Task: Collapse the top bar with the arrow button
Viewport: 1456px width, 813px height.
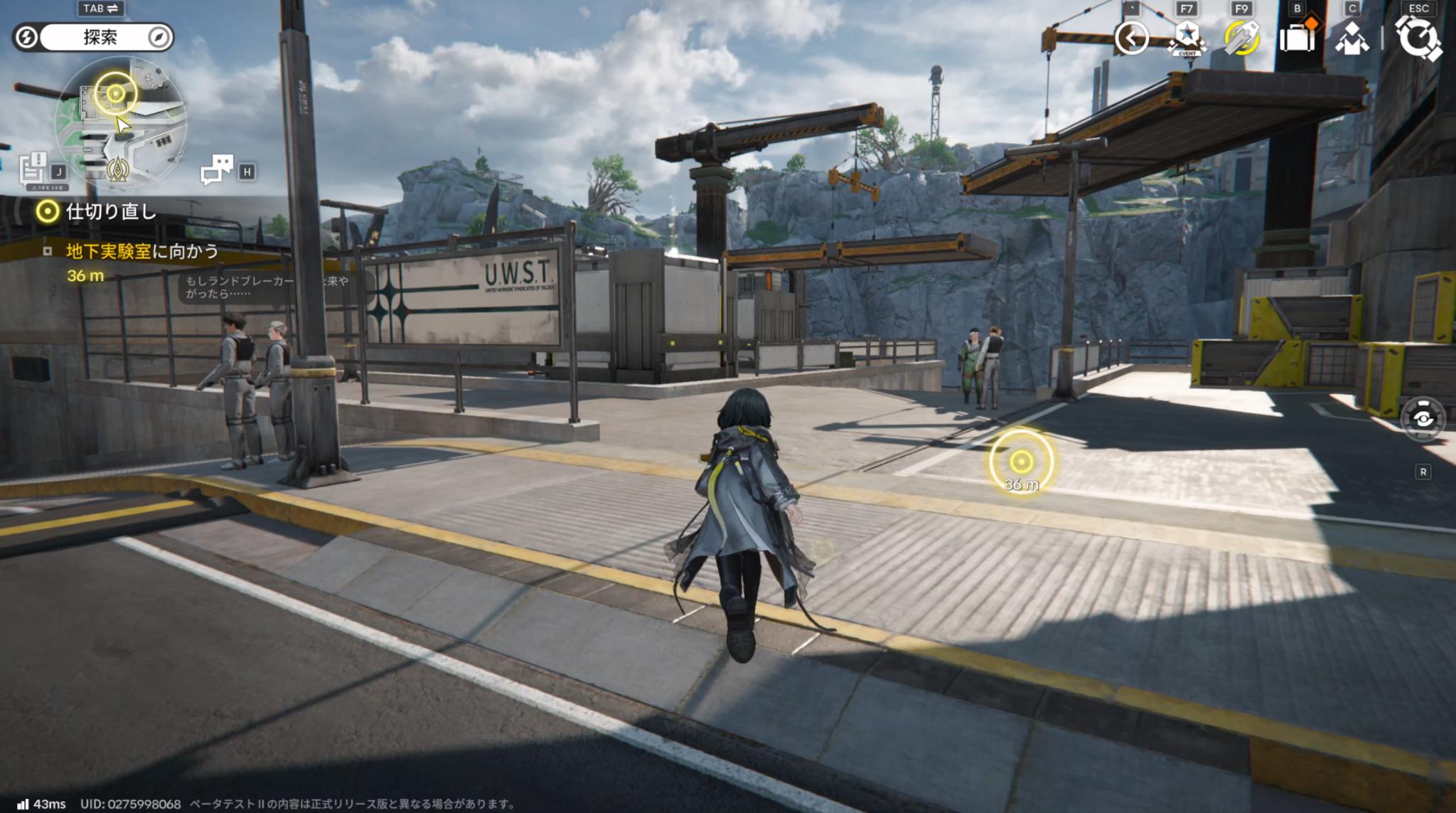Action: pyautogui.click(x=1131, y=38)
